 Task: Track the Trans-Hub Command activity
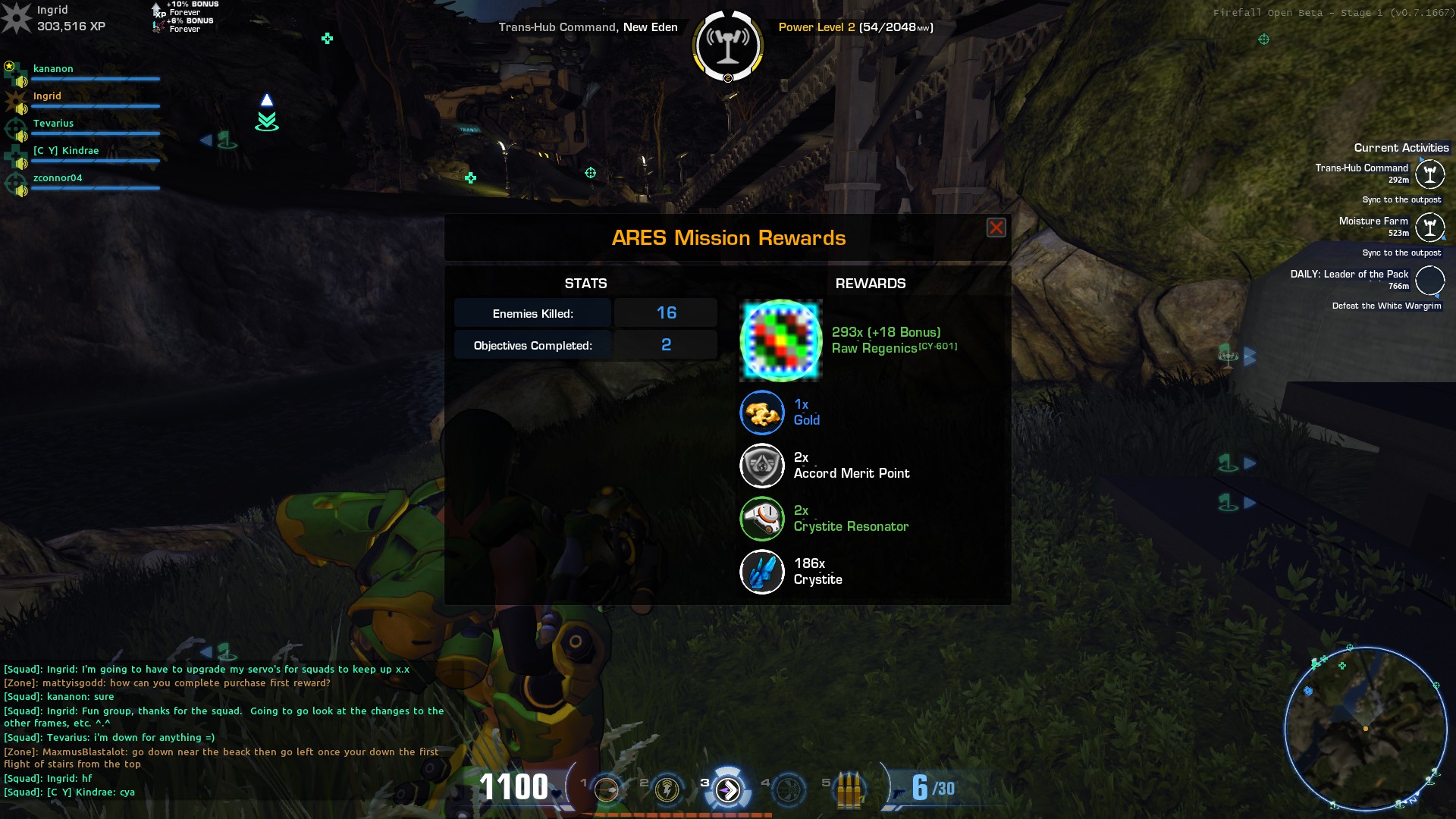click(1429, 174)
